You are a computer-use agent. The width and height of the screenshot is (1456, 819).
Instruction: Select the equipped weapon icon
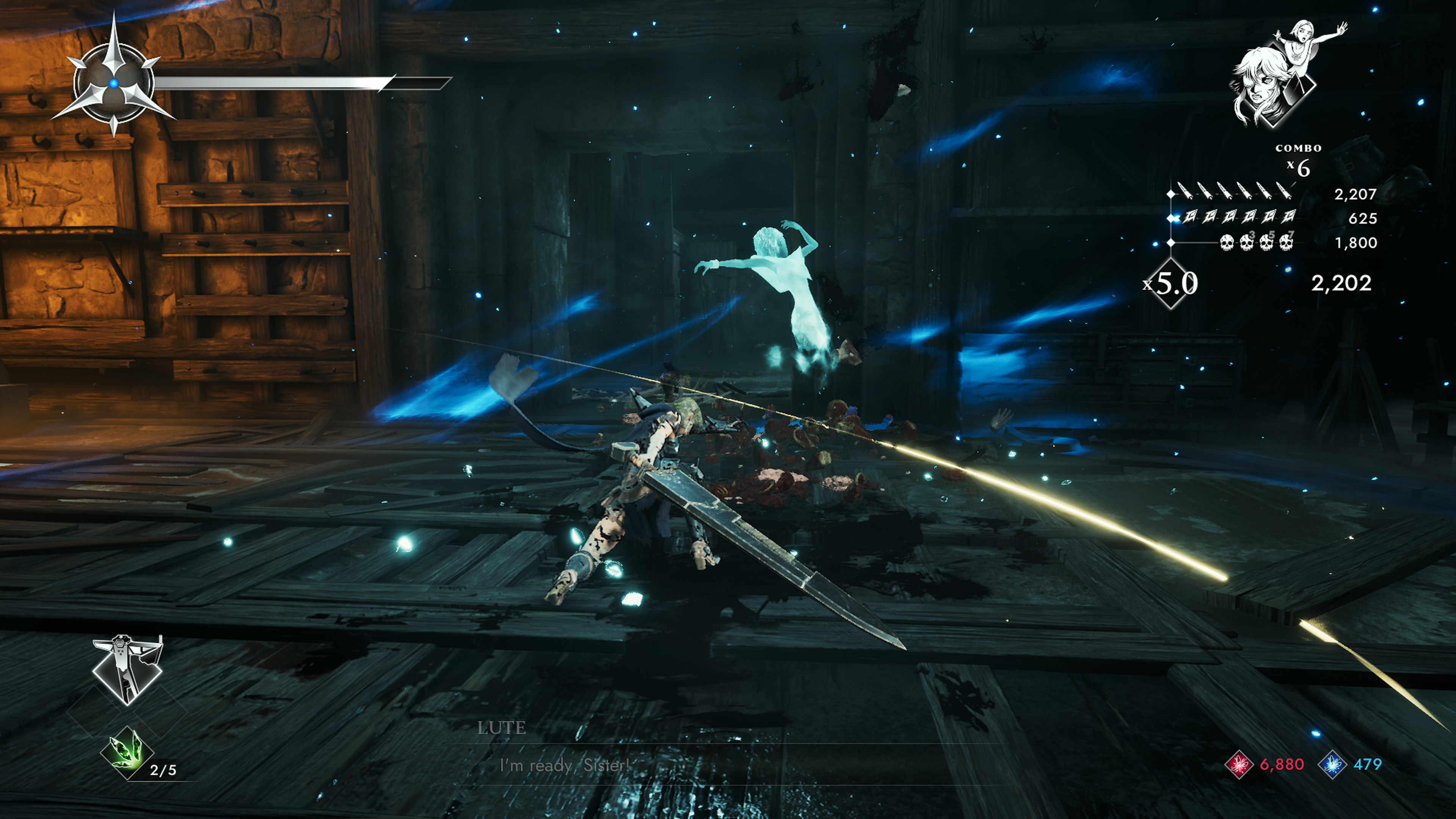[x=127, y=670]
